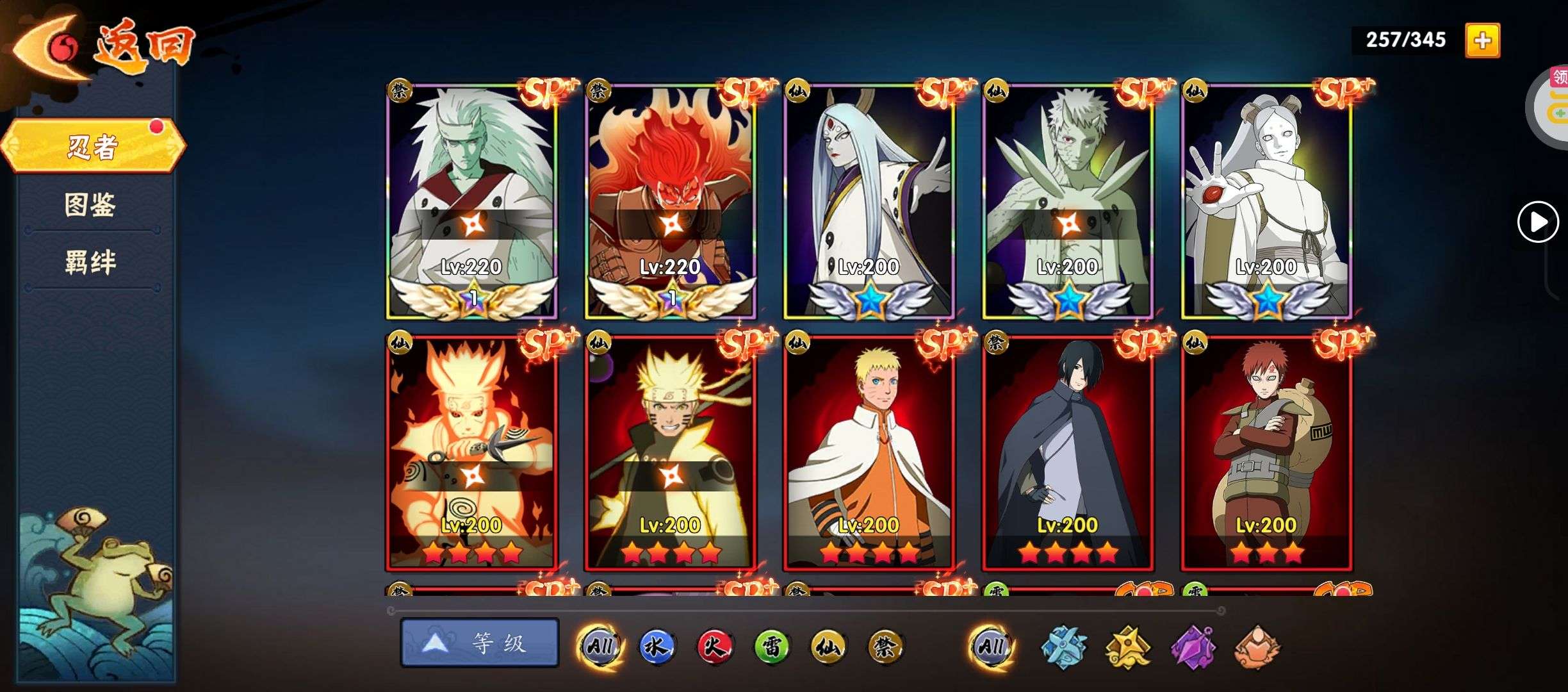Toggle the 等级 sort order button
This screenshot has width=1568, height=692.
click(x=480, y=643)
